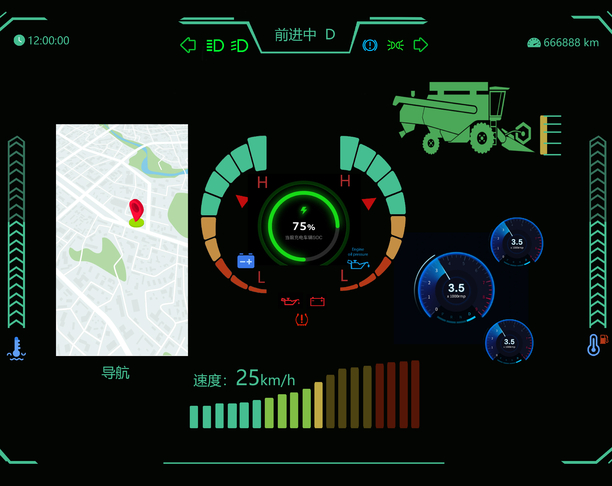The height and width of the screenshot is (486, 612).
Task: Click the left turn signal arrow
Action: [x=187, y=45]
